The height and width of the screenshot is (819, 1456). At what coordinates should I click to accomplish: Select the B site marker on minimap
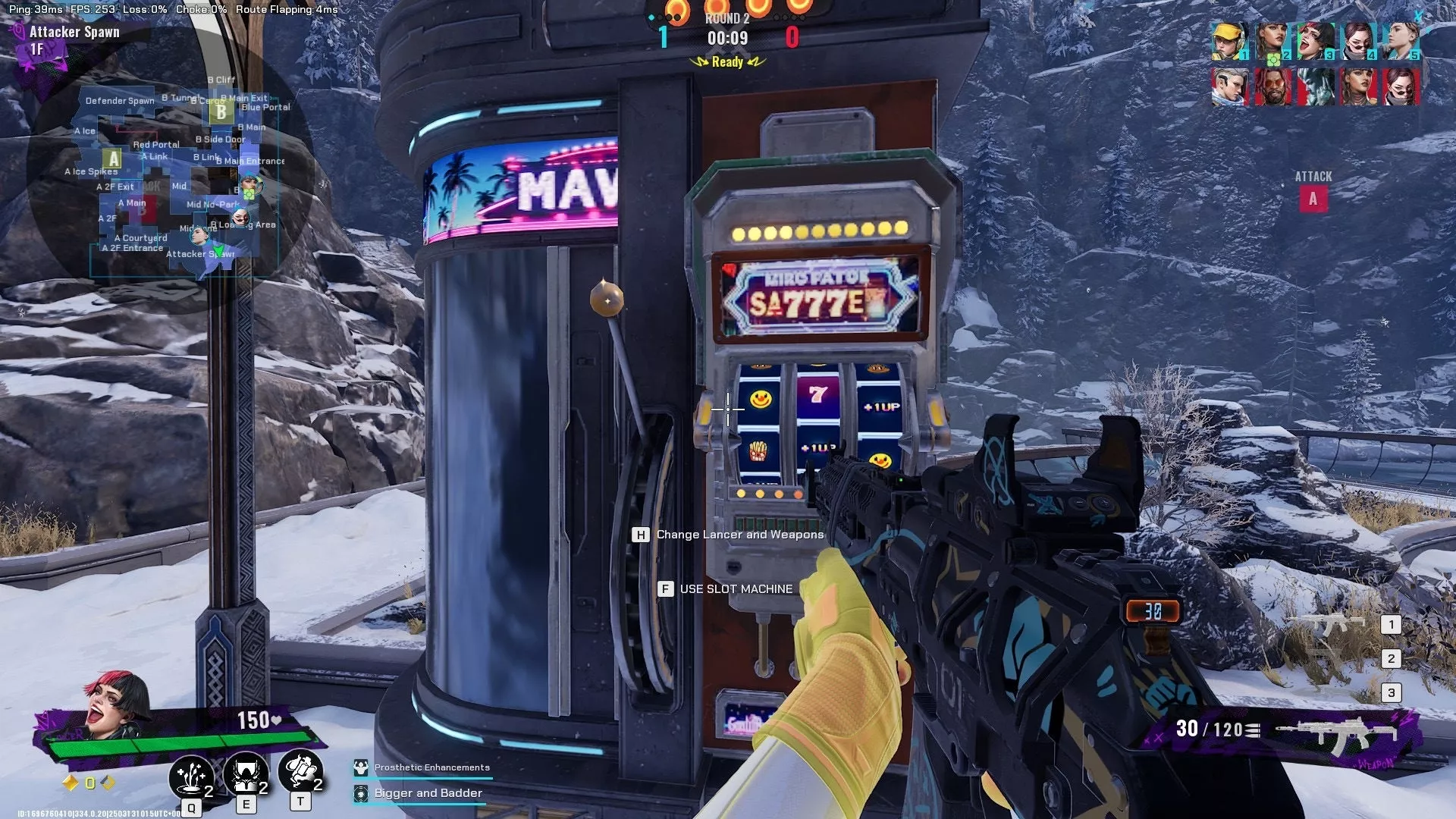coord(221,112)
